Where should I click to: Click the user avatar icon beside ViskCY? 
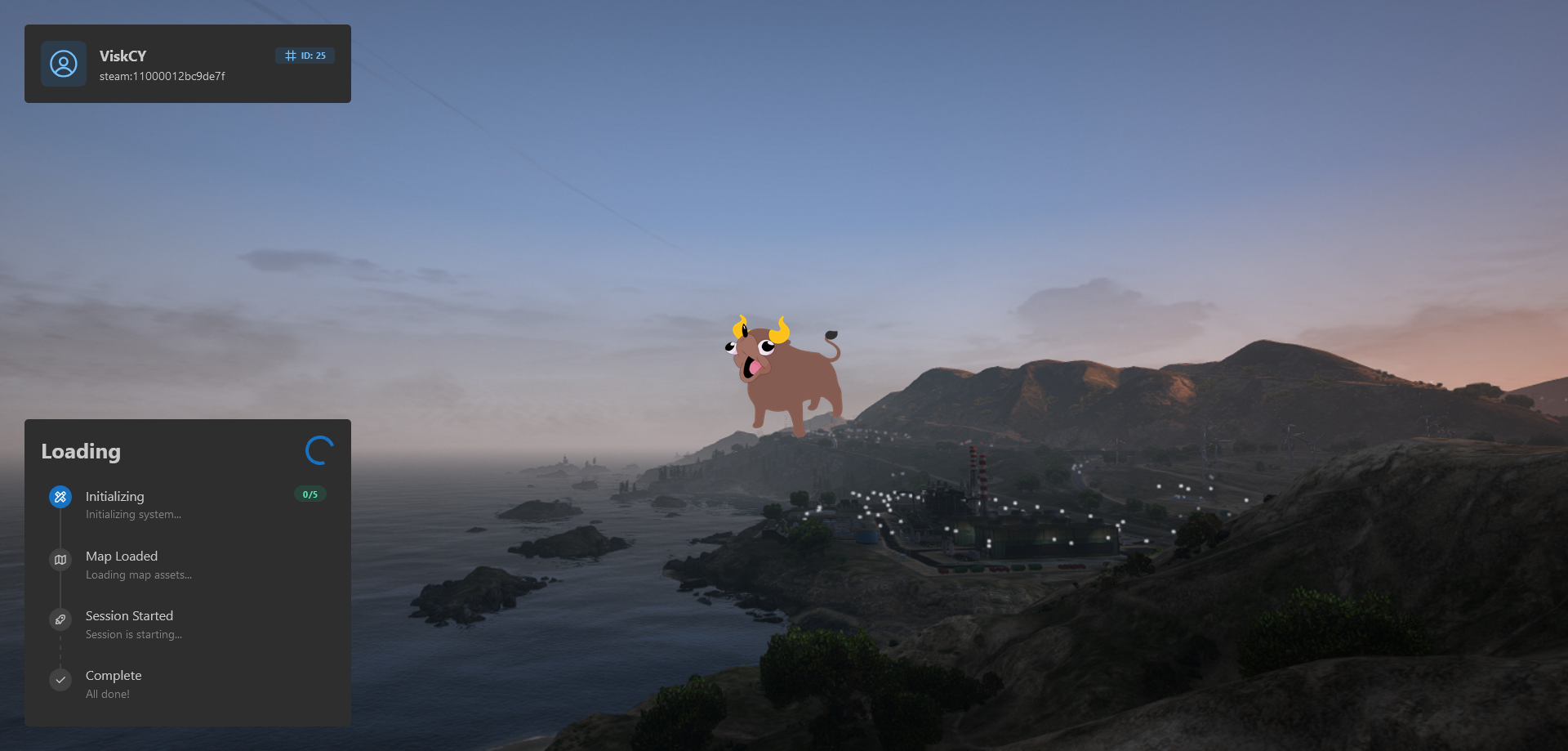(64, 64)
